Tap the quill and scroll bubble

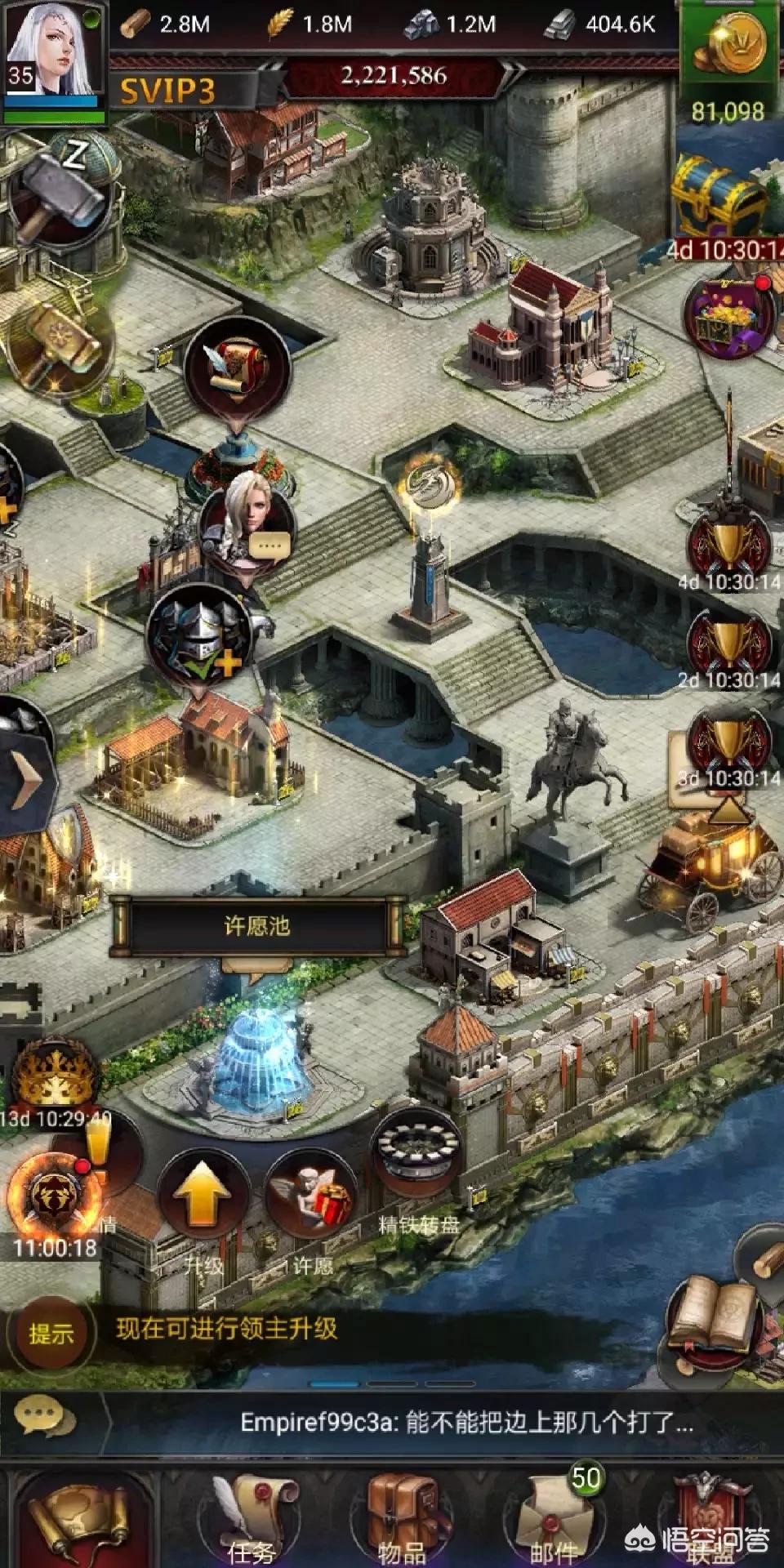237,367
